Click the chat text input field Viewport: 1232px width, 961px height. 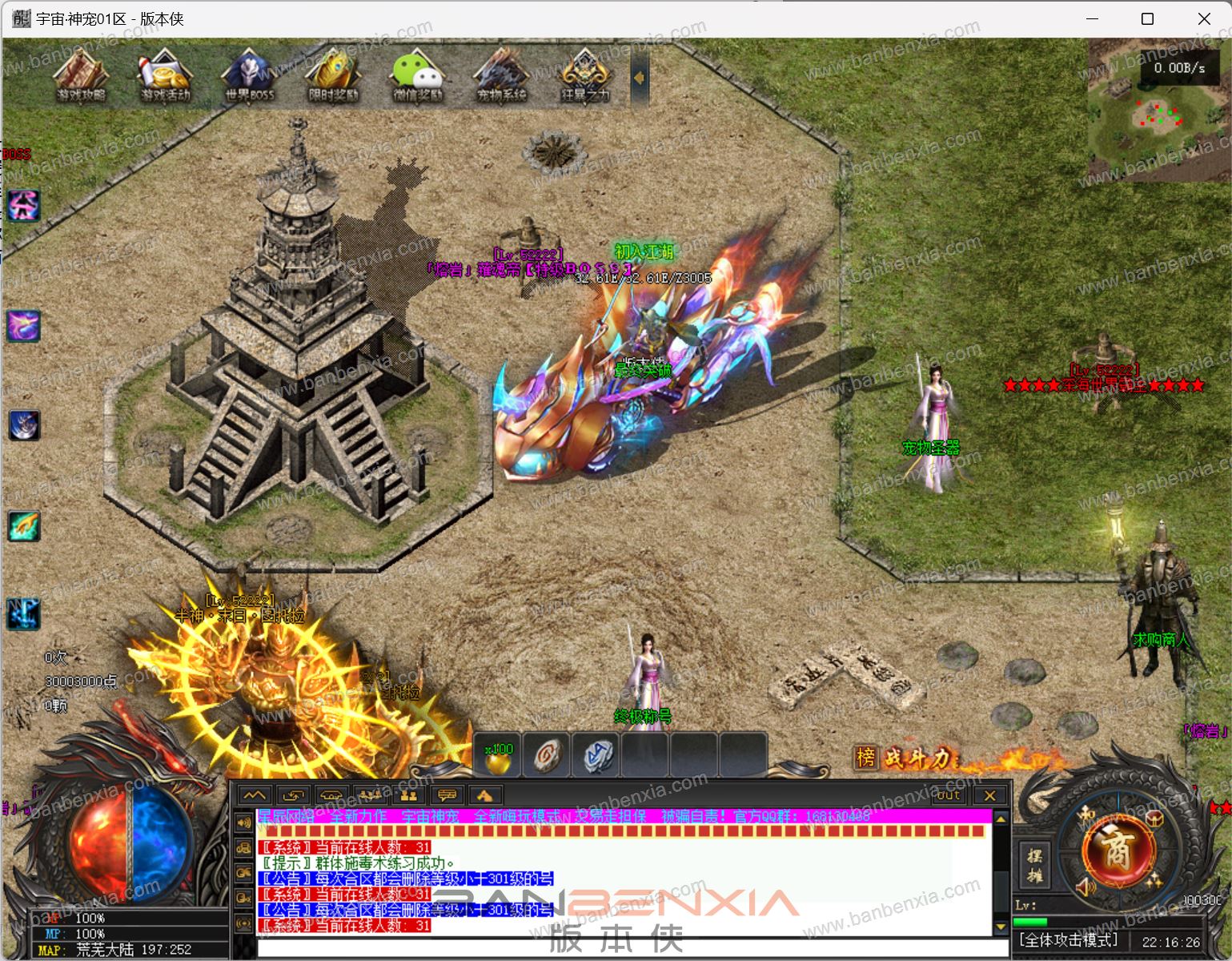coord(624,949)
